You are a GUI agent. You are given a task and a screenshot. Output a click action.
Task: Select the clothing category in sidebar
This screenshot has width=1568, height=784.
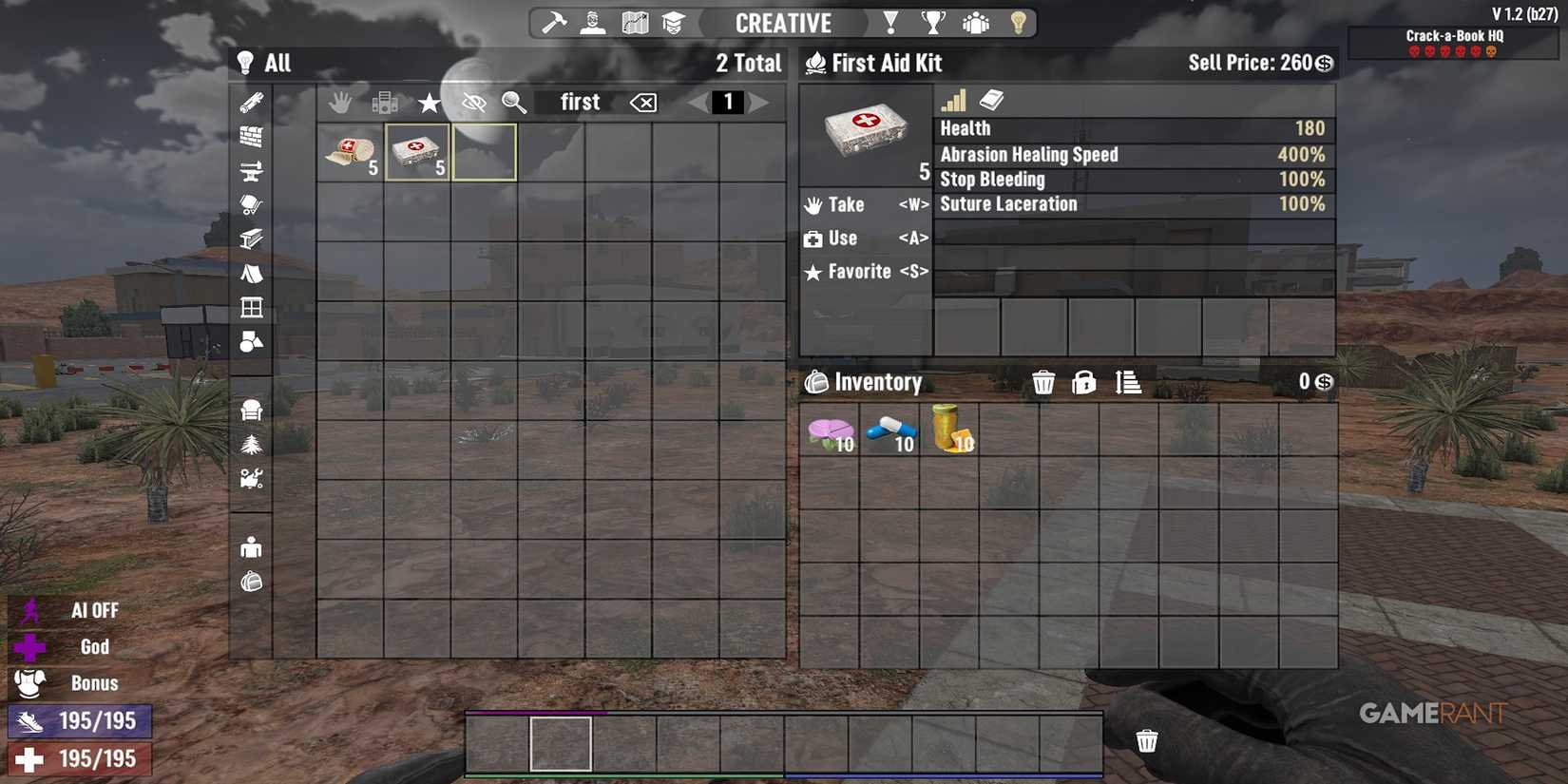tap(250, 545)
